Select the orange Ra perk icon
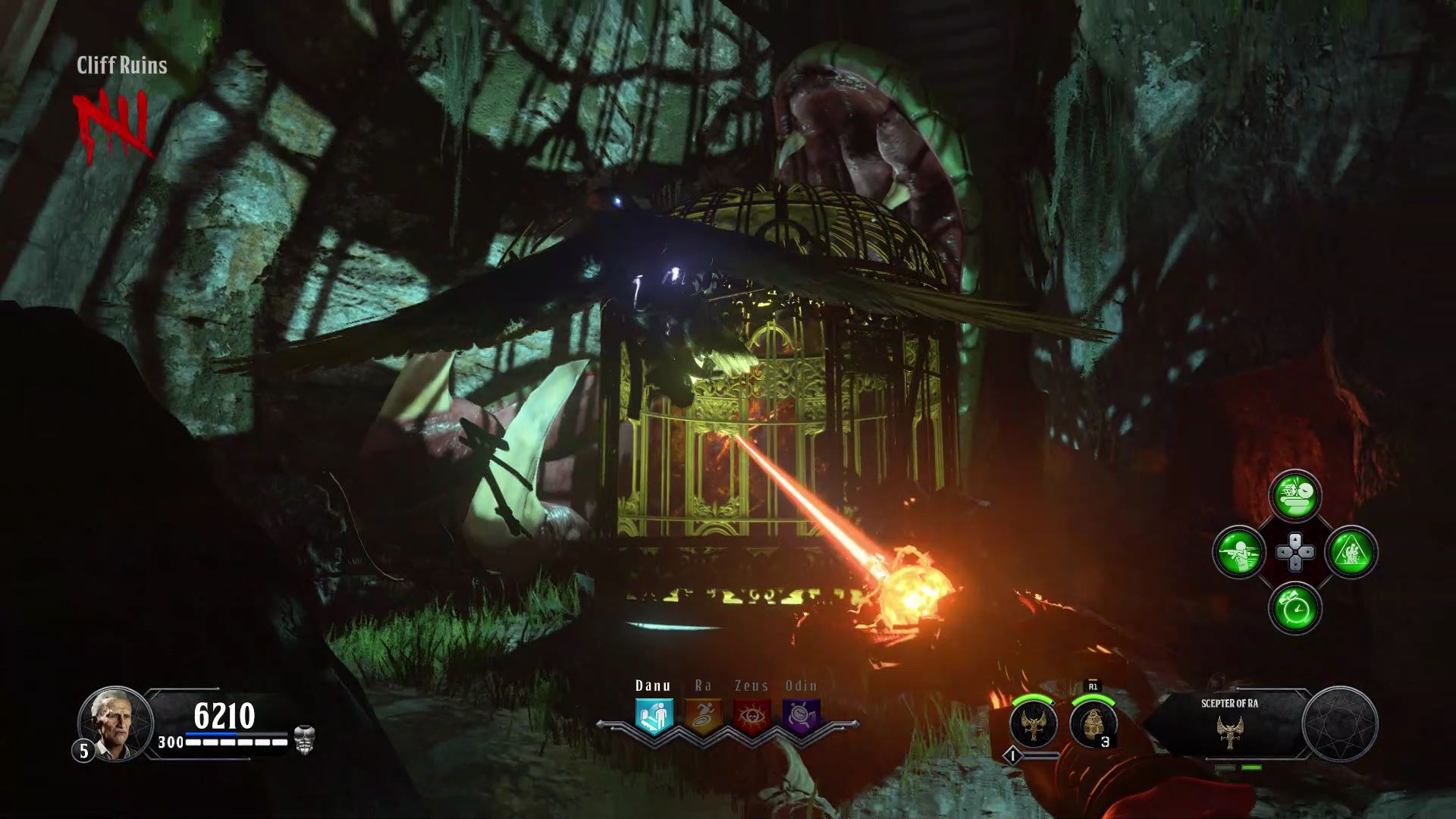This screenshot has width=1456, height=819. [x=703, y=716]
